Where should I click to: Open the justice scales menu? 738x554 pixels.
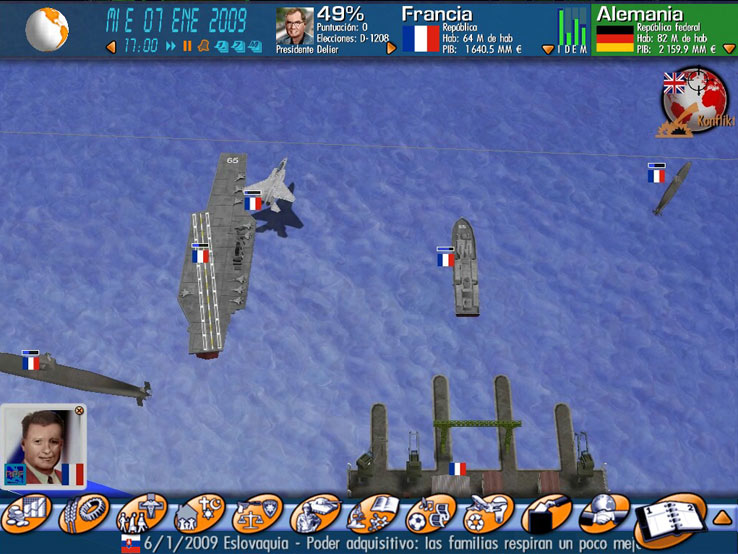[257, 514]
